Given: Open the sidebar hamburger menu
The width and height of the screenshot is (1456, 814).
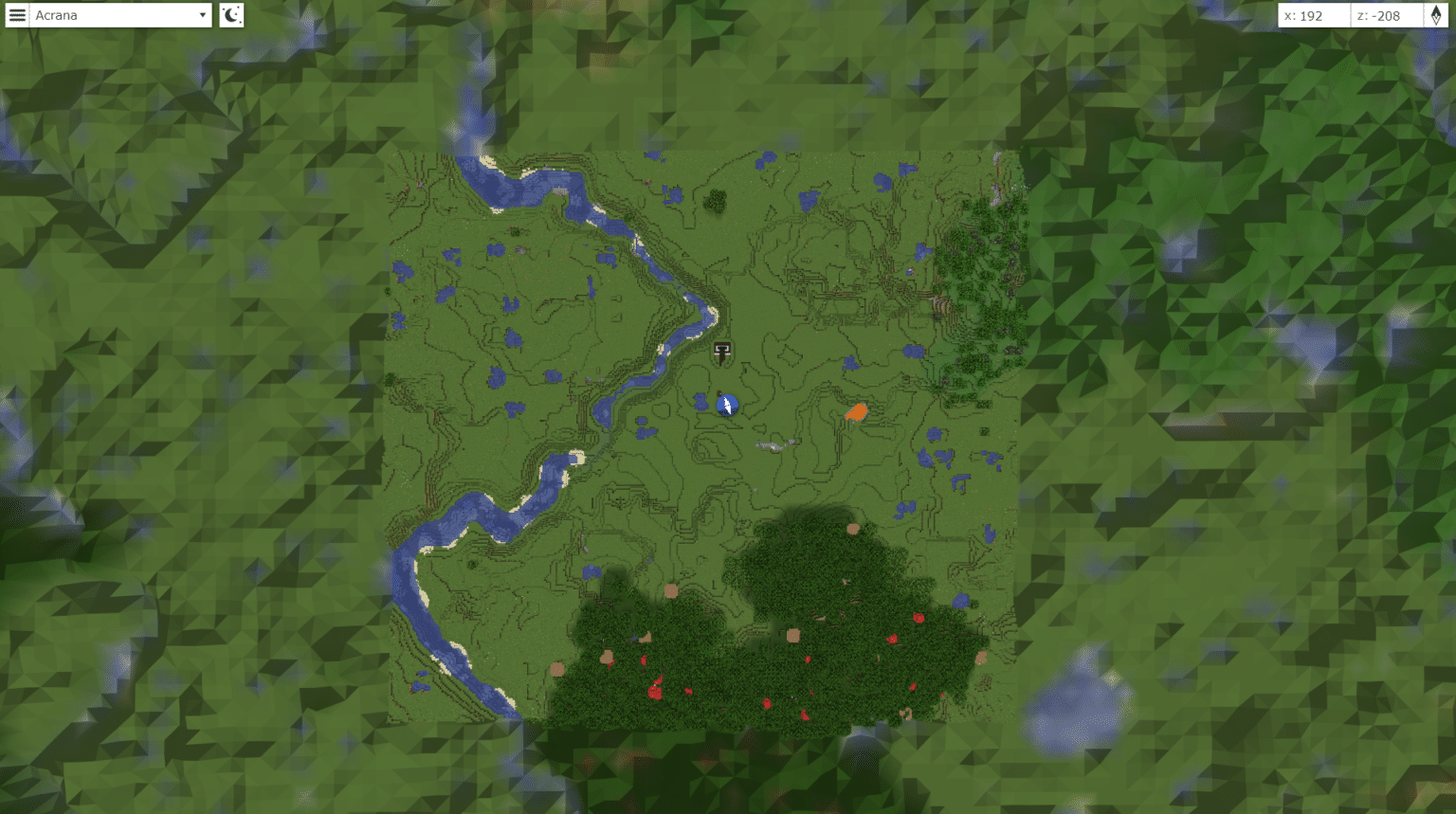Looking at the screenshot, I should coord(17,15).
